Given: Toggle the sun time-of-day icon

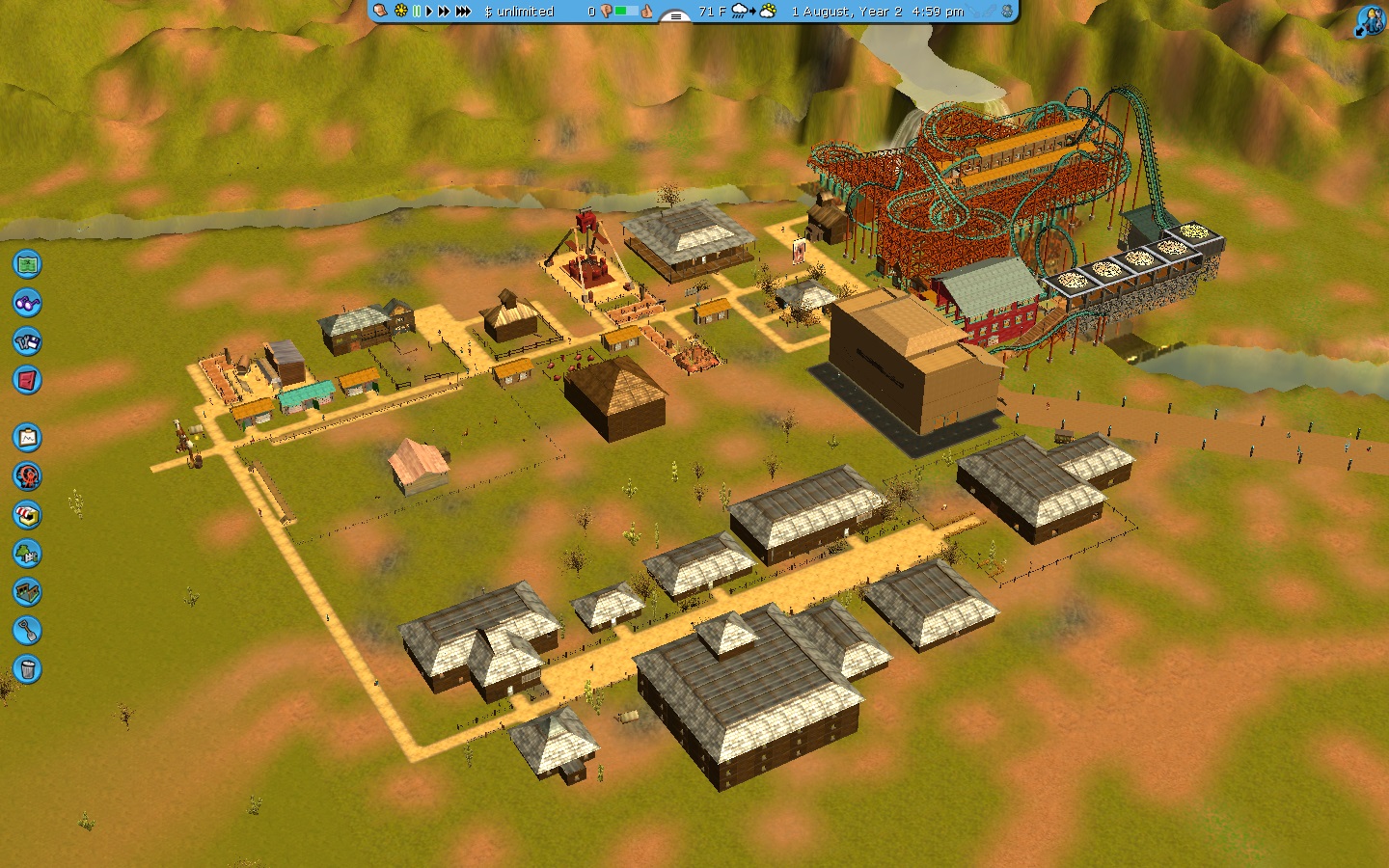Looking at the screenshot, I should [401, 12].
